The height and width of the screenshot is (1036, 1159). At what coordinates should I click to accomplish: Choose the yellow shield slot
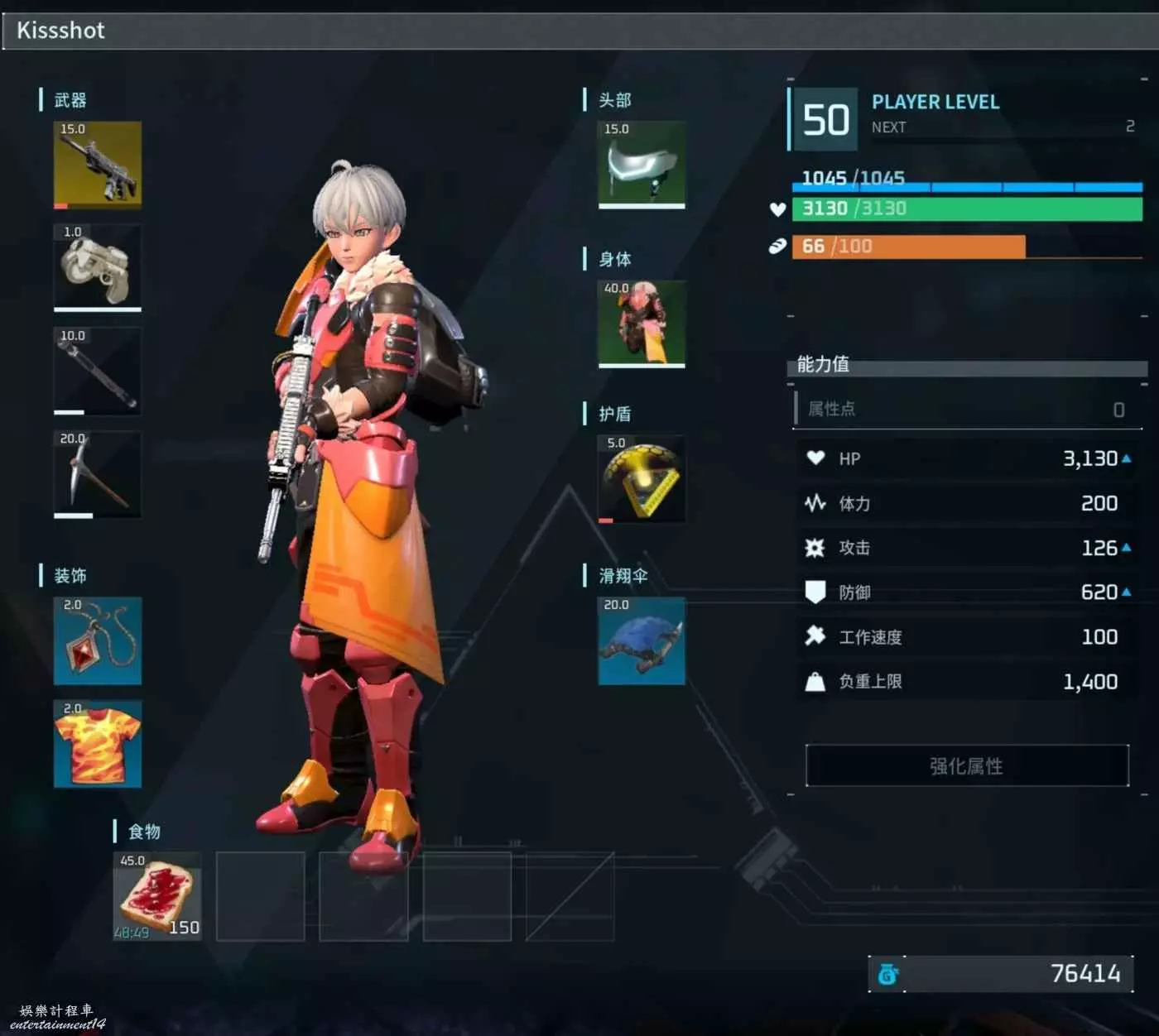tap(642, 478)
